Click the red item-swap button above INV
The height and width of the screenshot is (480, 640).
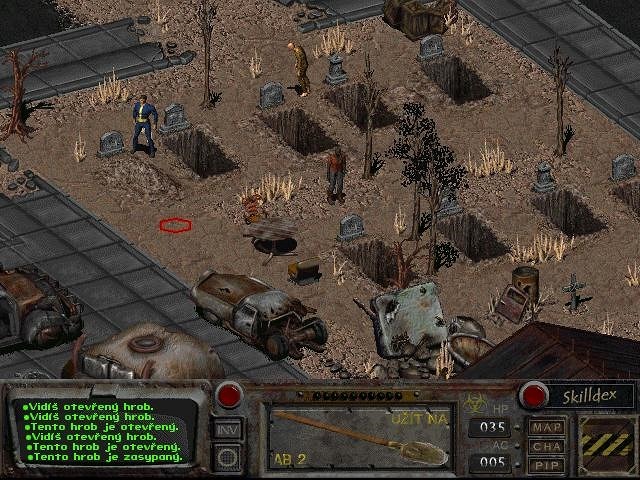(229, 395)
